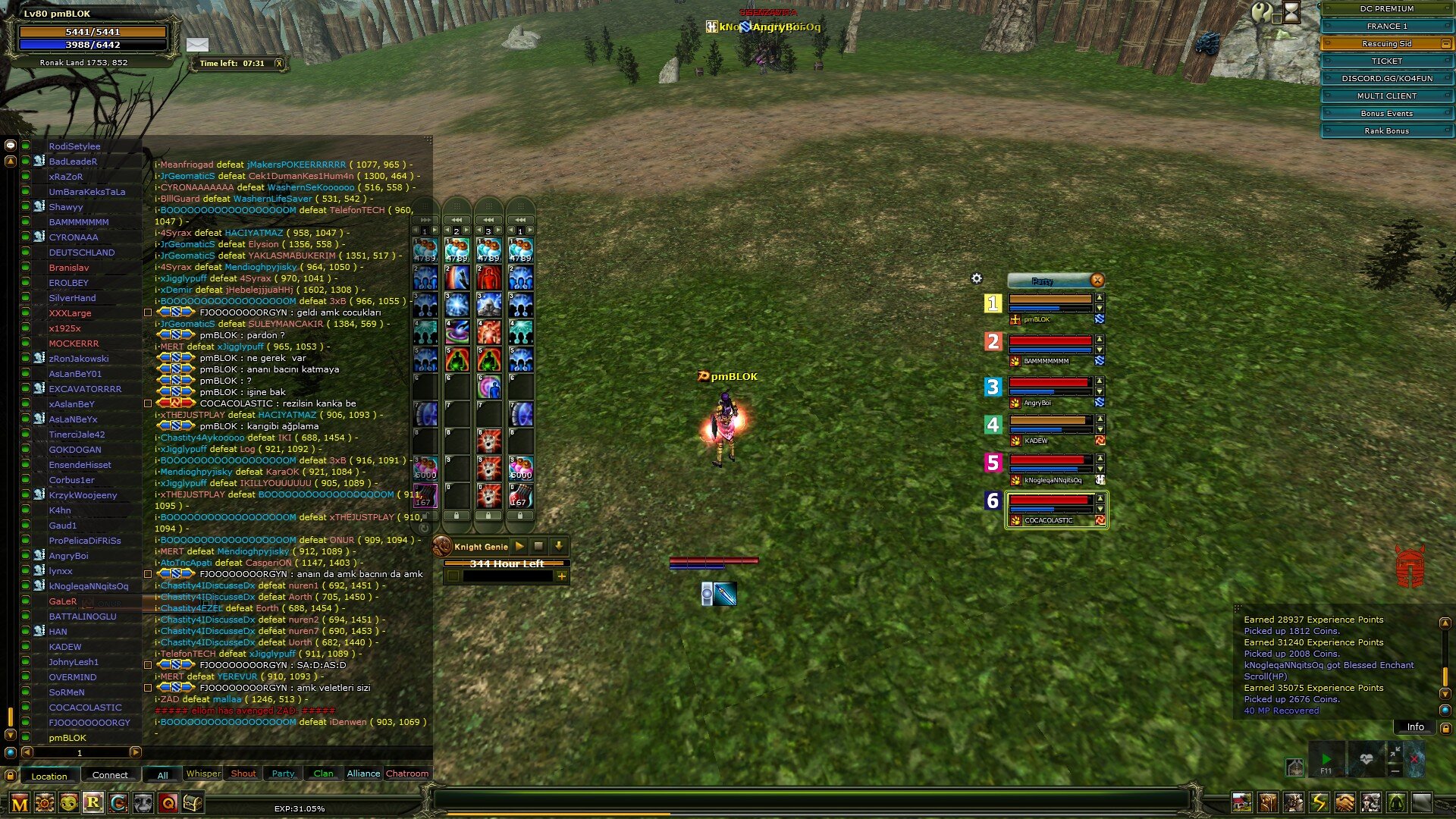The height and width of the screenshot is (819, 1456).
Task: Open the TICKET menu button
Action: (x=1386, y=61)
